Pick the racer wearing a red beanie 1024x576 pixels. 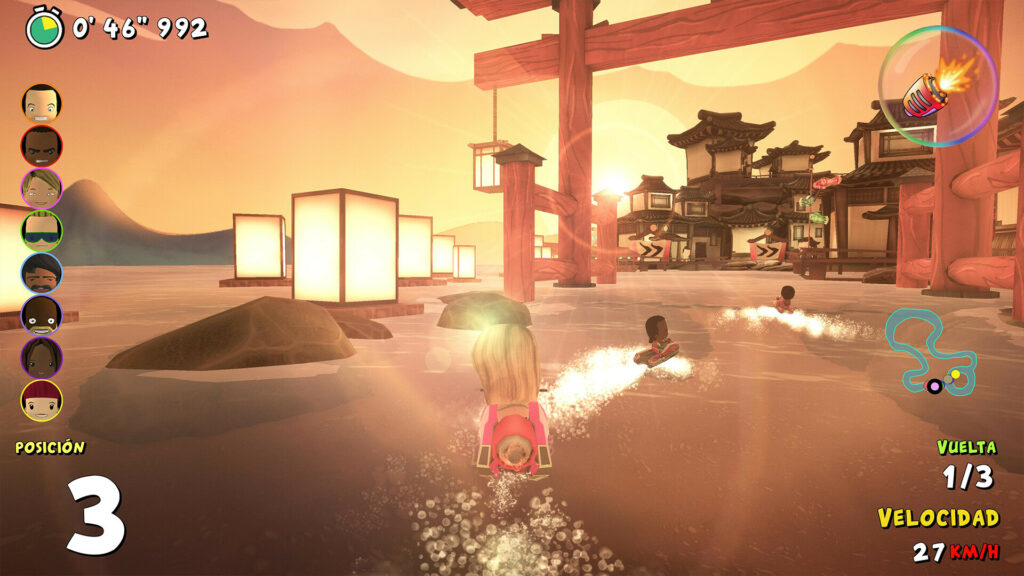(41, 400)
